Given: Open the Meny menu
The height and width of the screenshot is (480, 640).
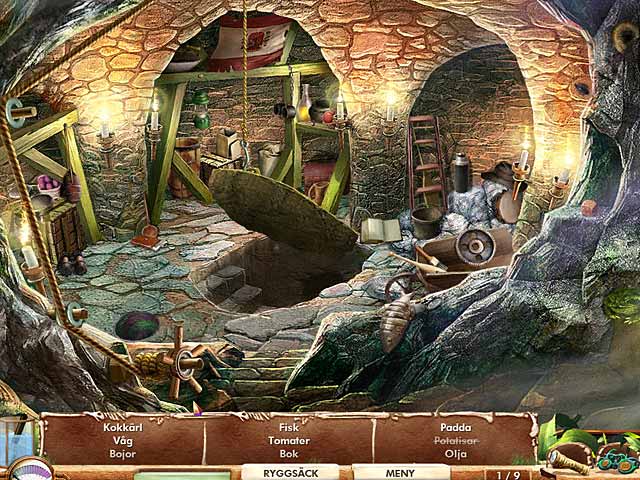Looking at the screenshot, I should 400,472.
